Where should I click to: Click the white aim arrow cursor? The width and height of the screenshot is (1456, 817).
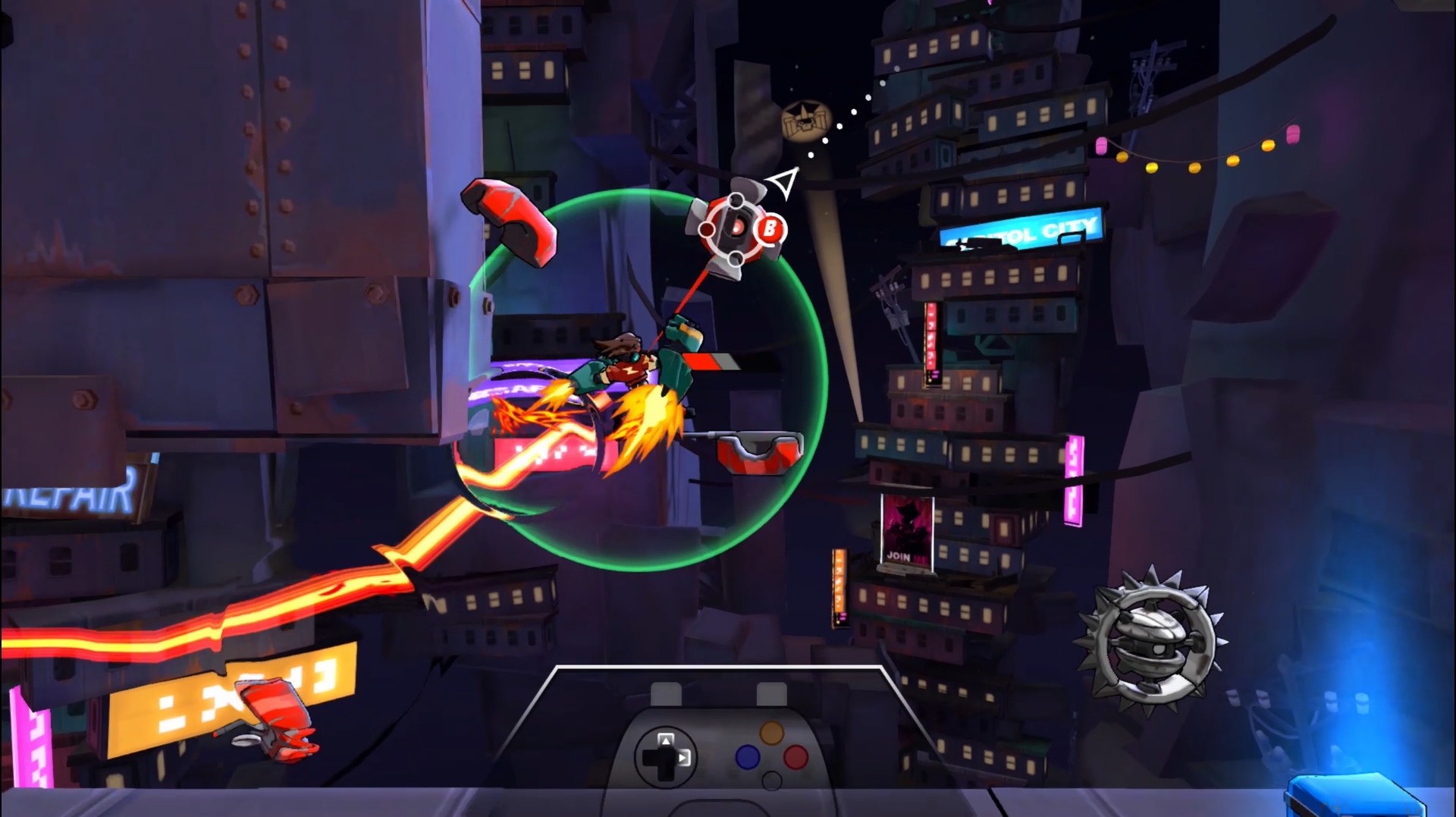point(784,184)
